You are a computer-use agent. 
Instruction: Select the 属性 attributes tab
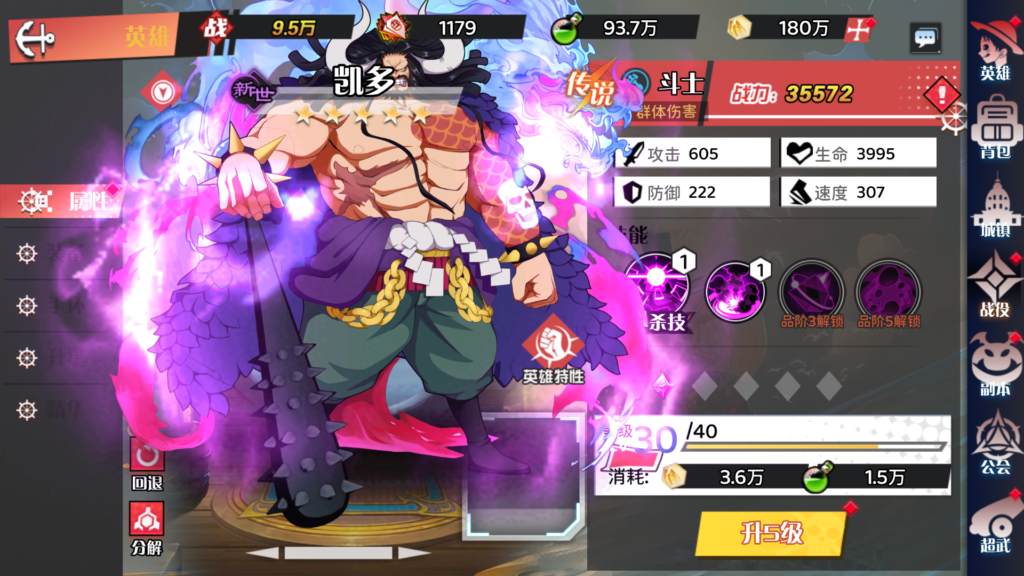pyautogui.click(x=62, y=201)
